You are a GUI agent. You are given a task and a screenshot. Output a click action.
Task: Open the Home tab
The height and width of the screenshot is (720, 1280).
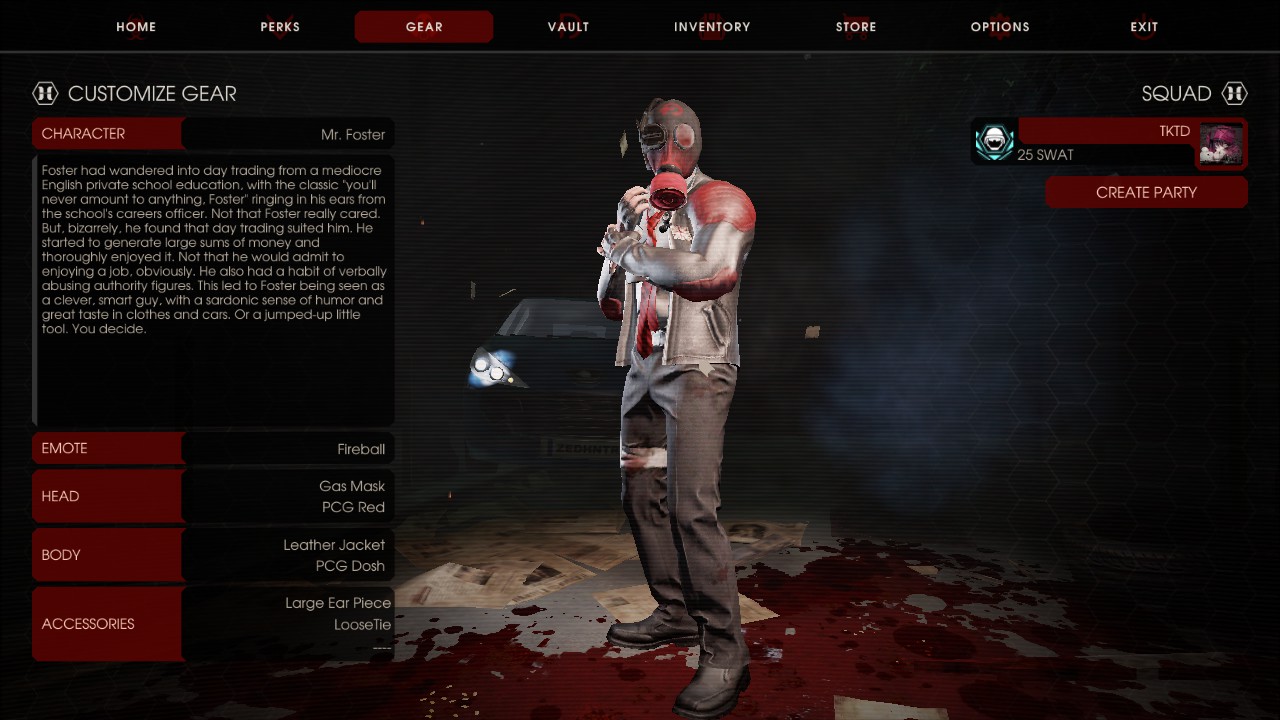pos(136,27)
